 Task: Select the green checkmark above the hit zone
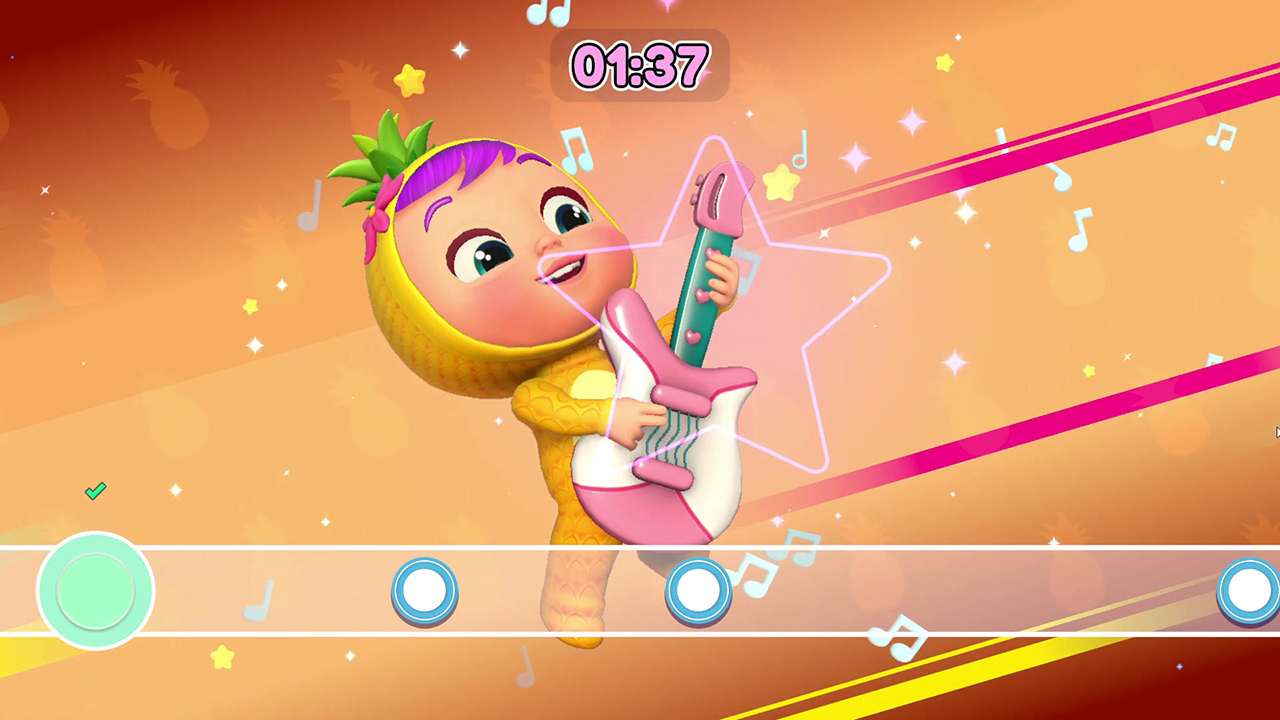[96, 490]
